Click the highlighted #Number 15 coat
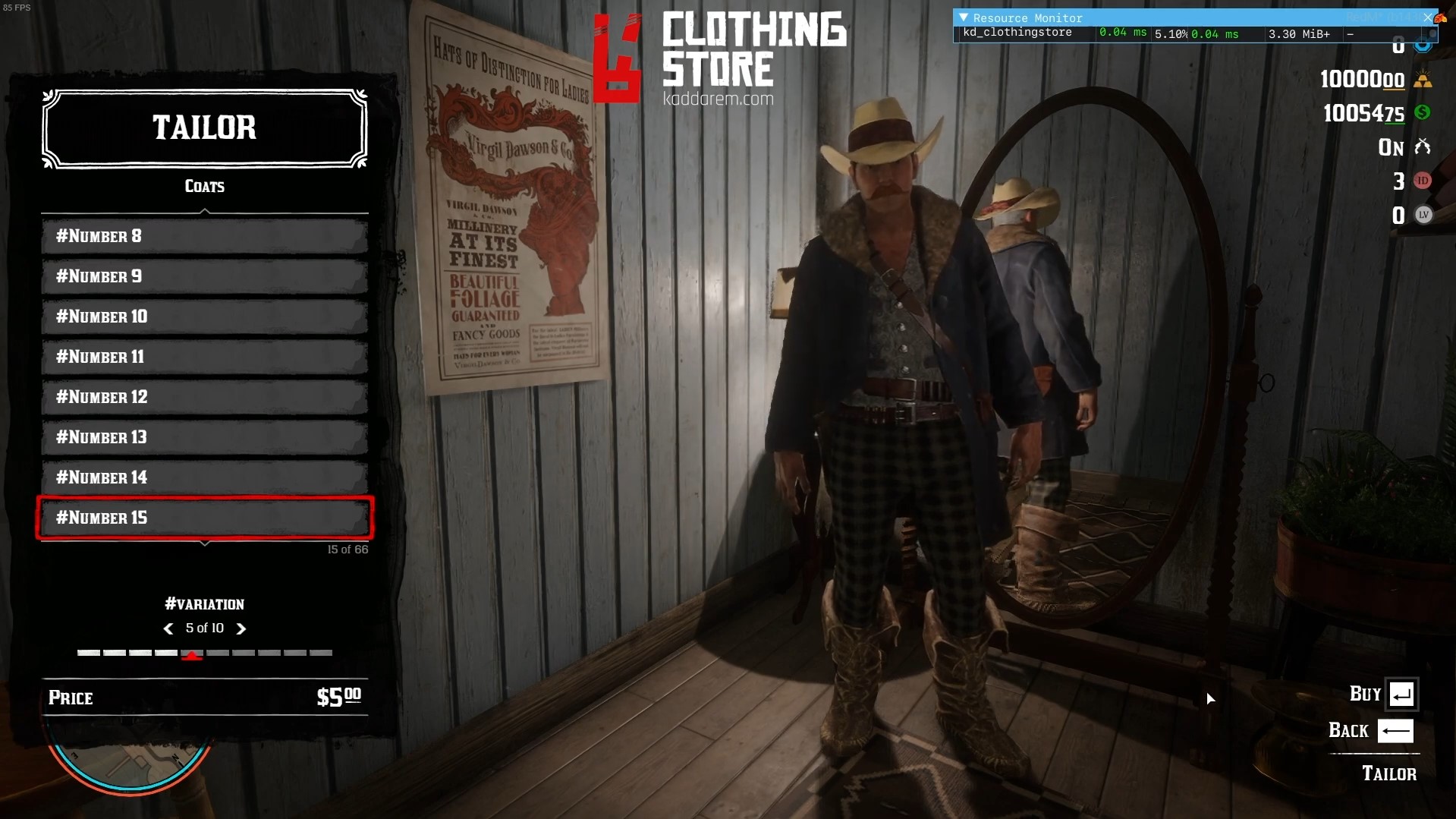The image size is (1456, 819). [205, 518]
